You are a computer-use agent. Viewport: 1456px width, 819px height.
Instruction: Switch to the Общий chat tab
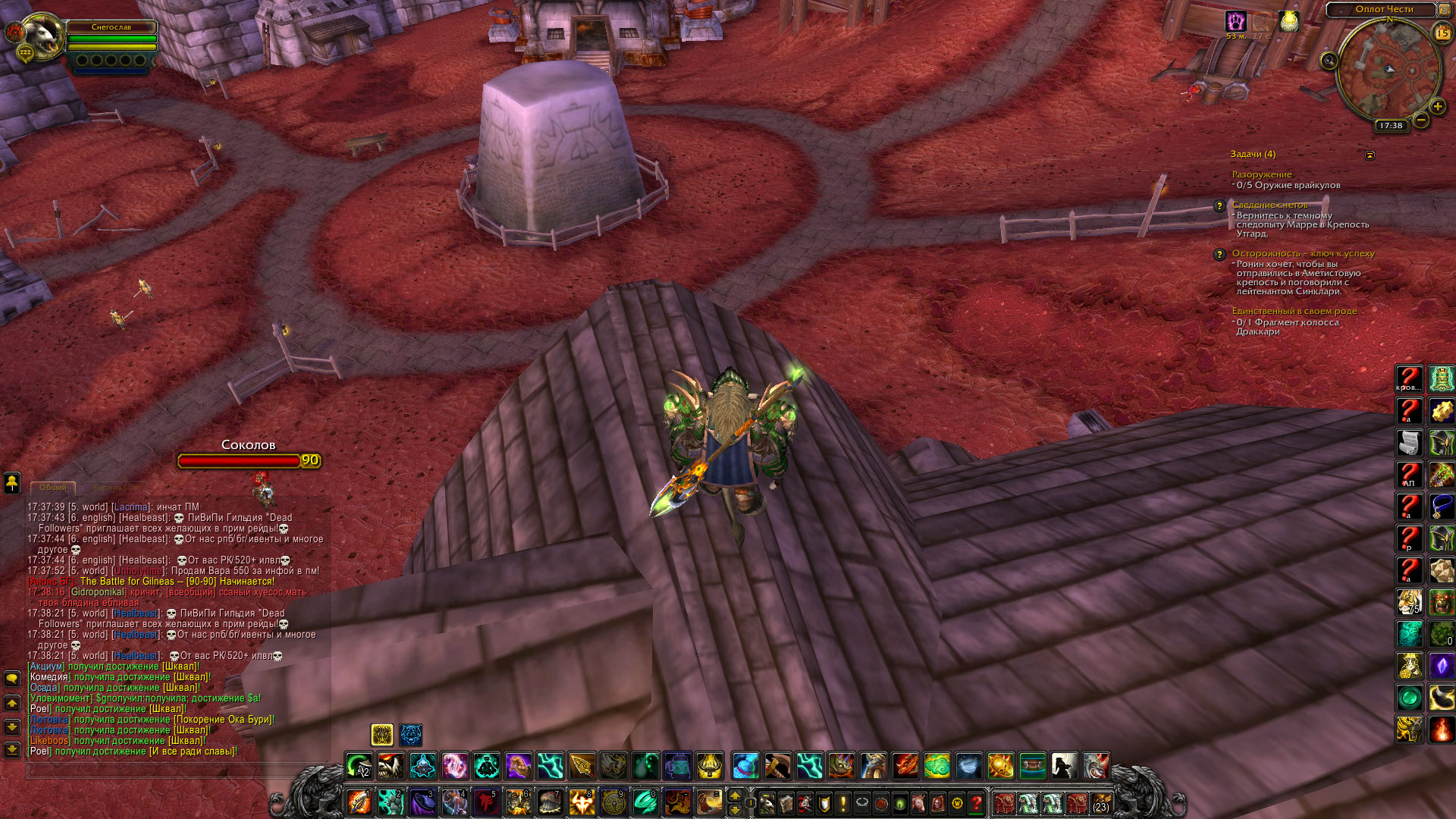click(53, 488)
